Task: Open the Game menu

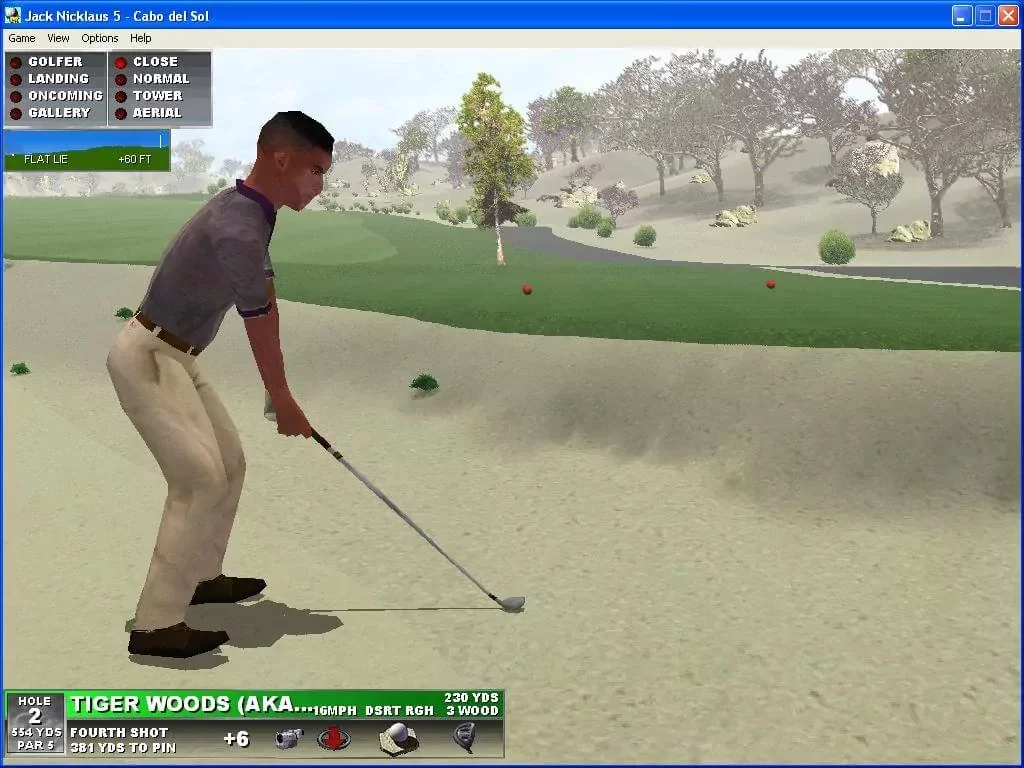Action: [21, 38]
